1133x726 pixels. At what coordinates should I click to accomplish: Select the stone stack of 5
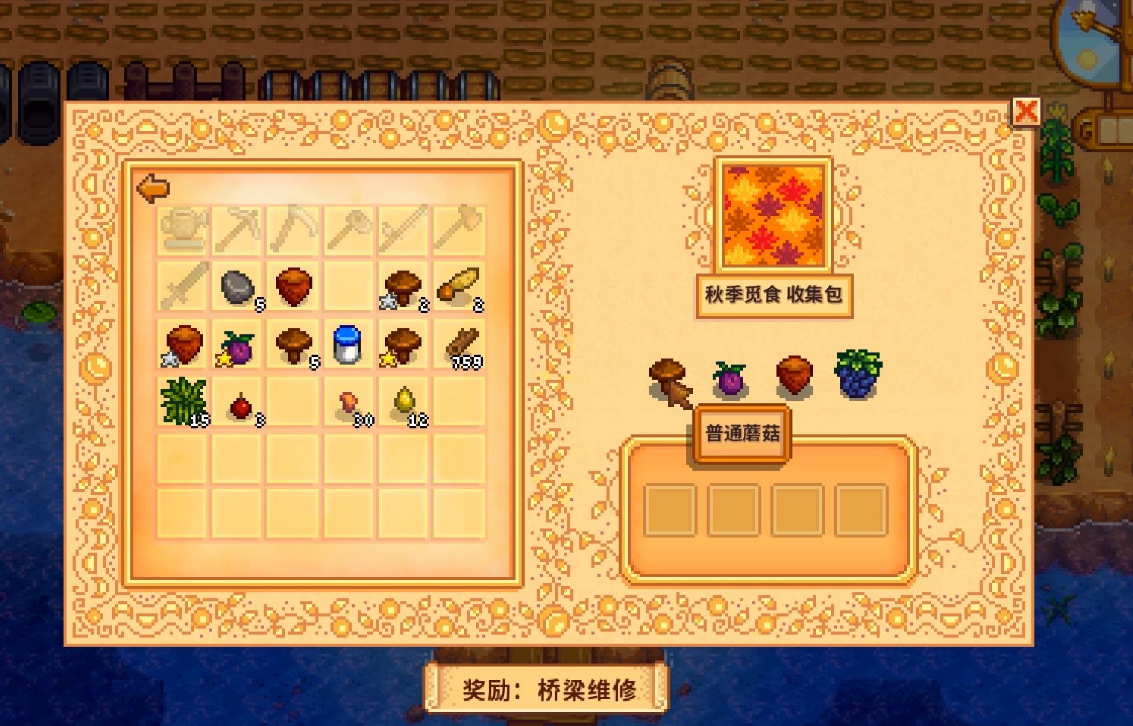237,287
